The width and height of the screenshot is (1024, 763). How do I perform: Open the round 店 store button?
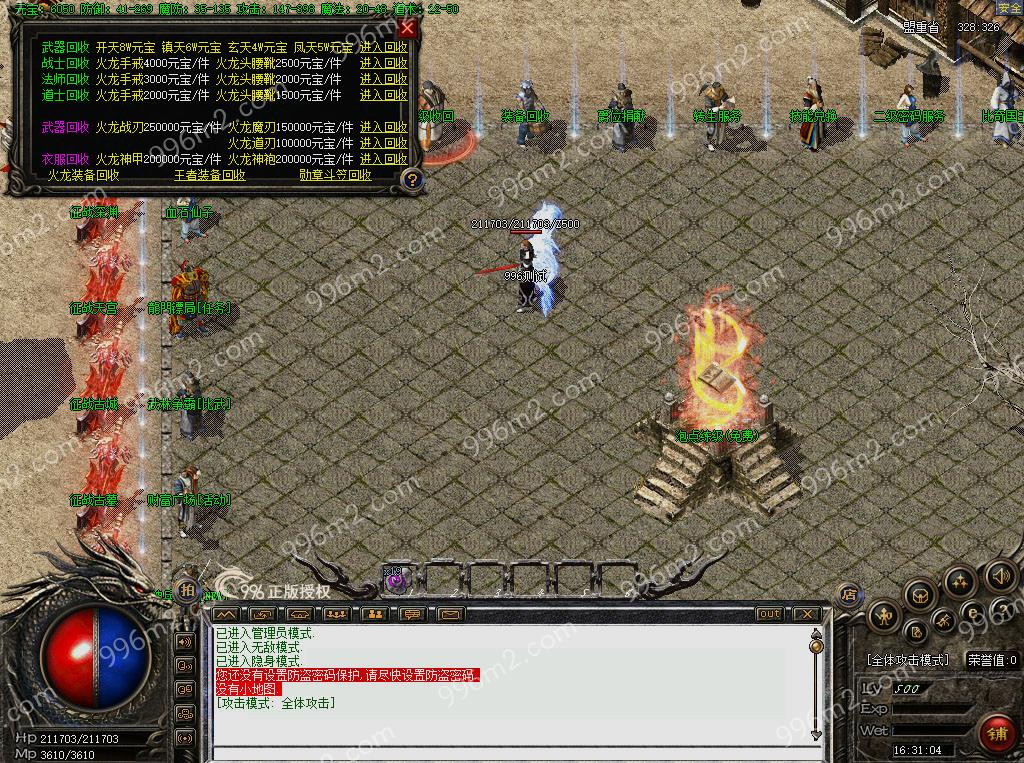click(849, 594)
